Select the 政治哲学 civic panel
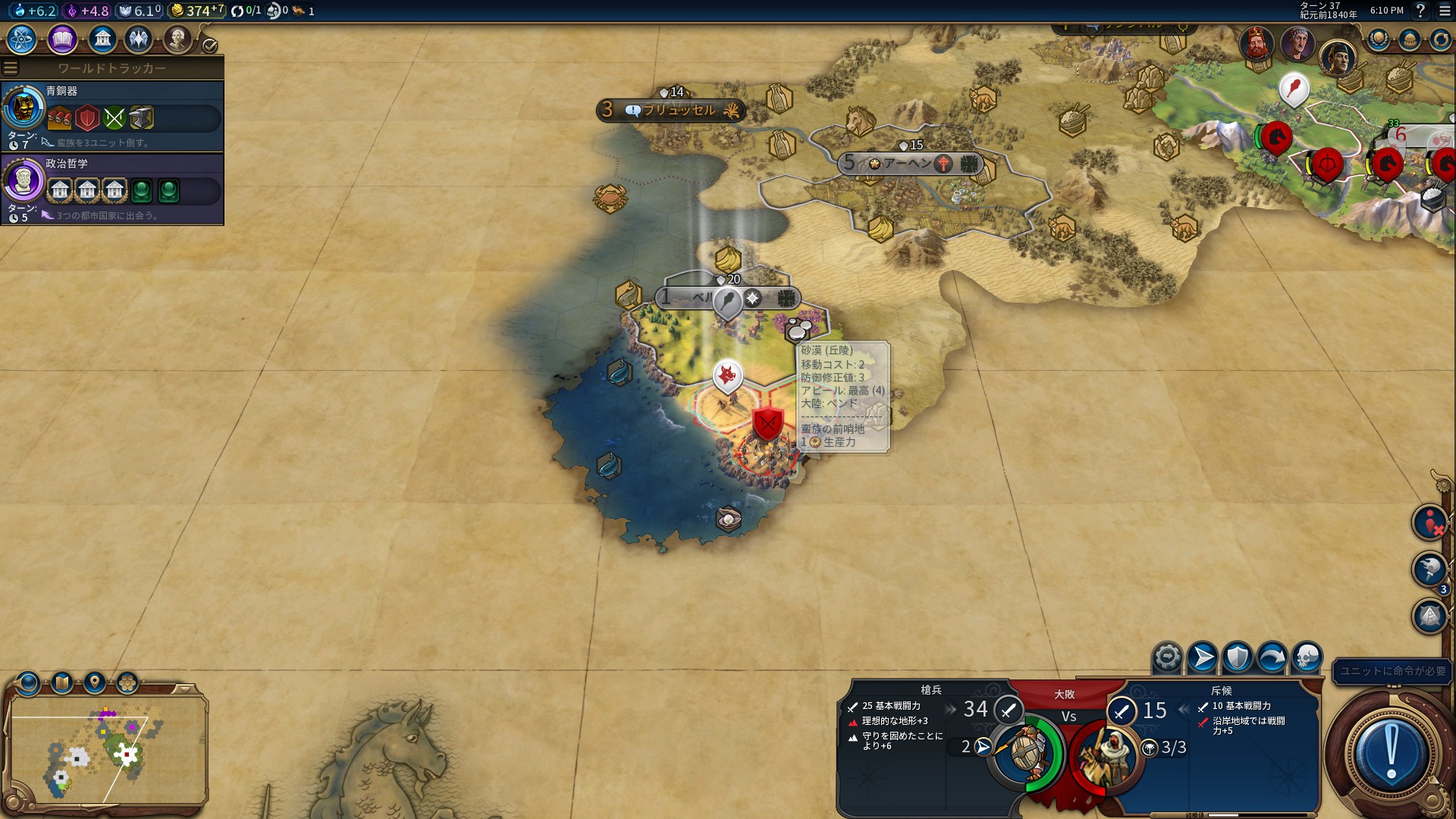This screenshot has width=1456, height=819. point(112,189)
